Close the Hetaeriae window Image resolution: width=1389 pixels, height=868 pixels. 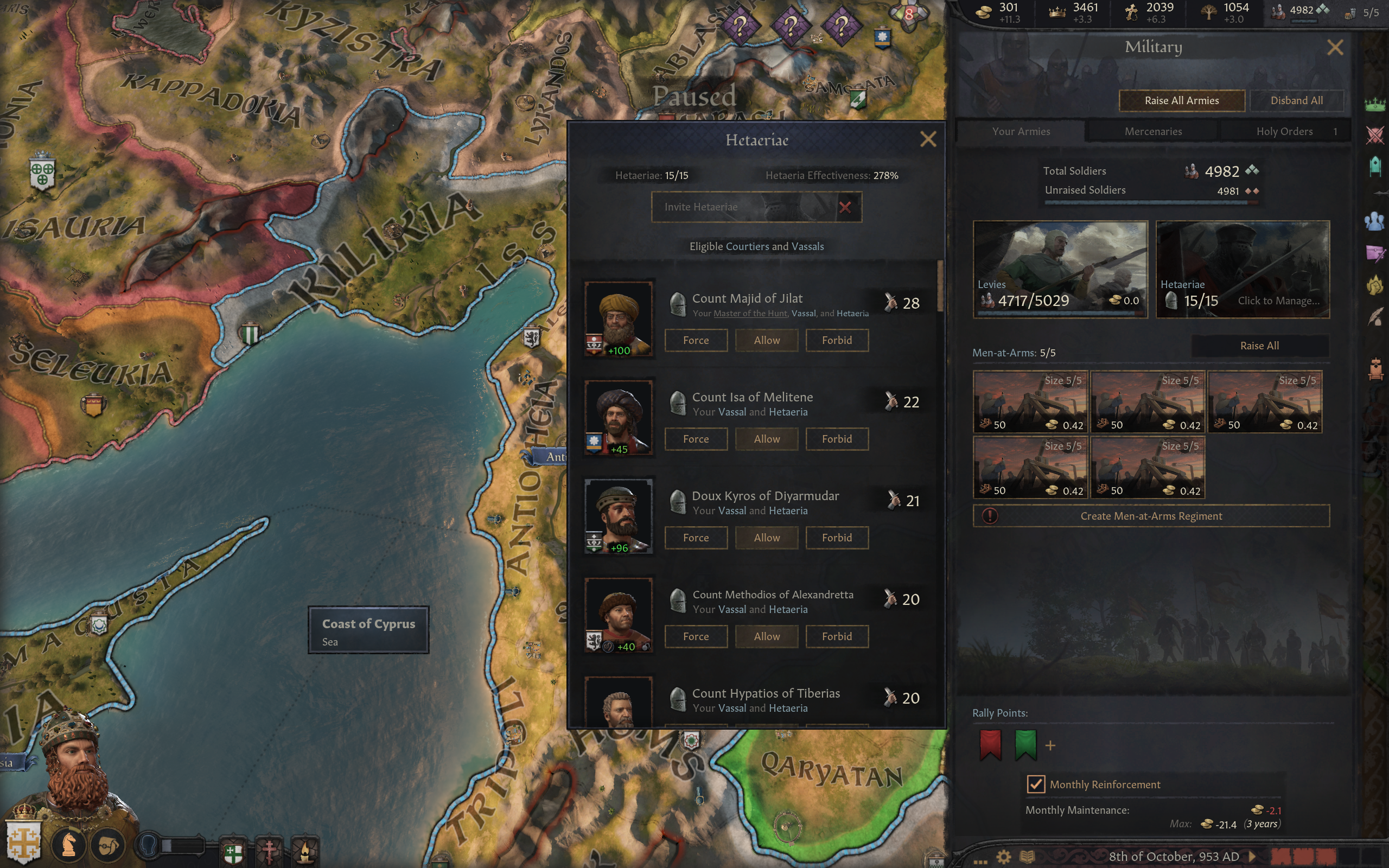pyautogui.click(x=927, y=139)
